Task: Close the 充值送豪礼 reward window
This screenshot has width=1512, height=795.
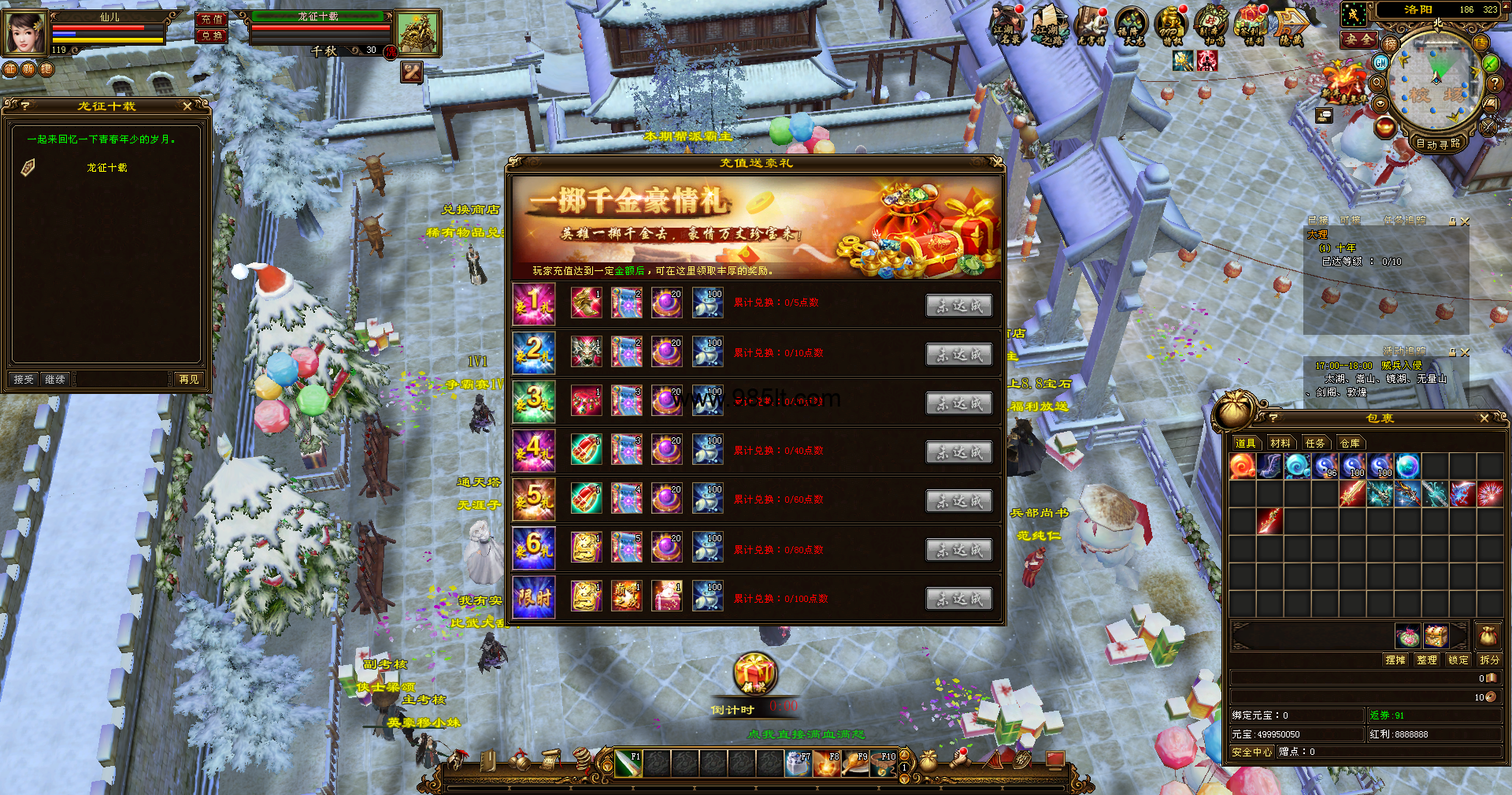Action: click(x=997, y=162)
